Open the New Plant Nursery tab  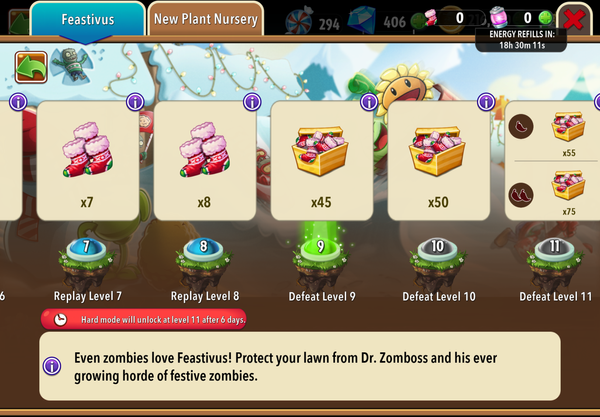click(x=206, y=18)
